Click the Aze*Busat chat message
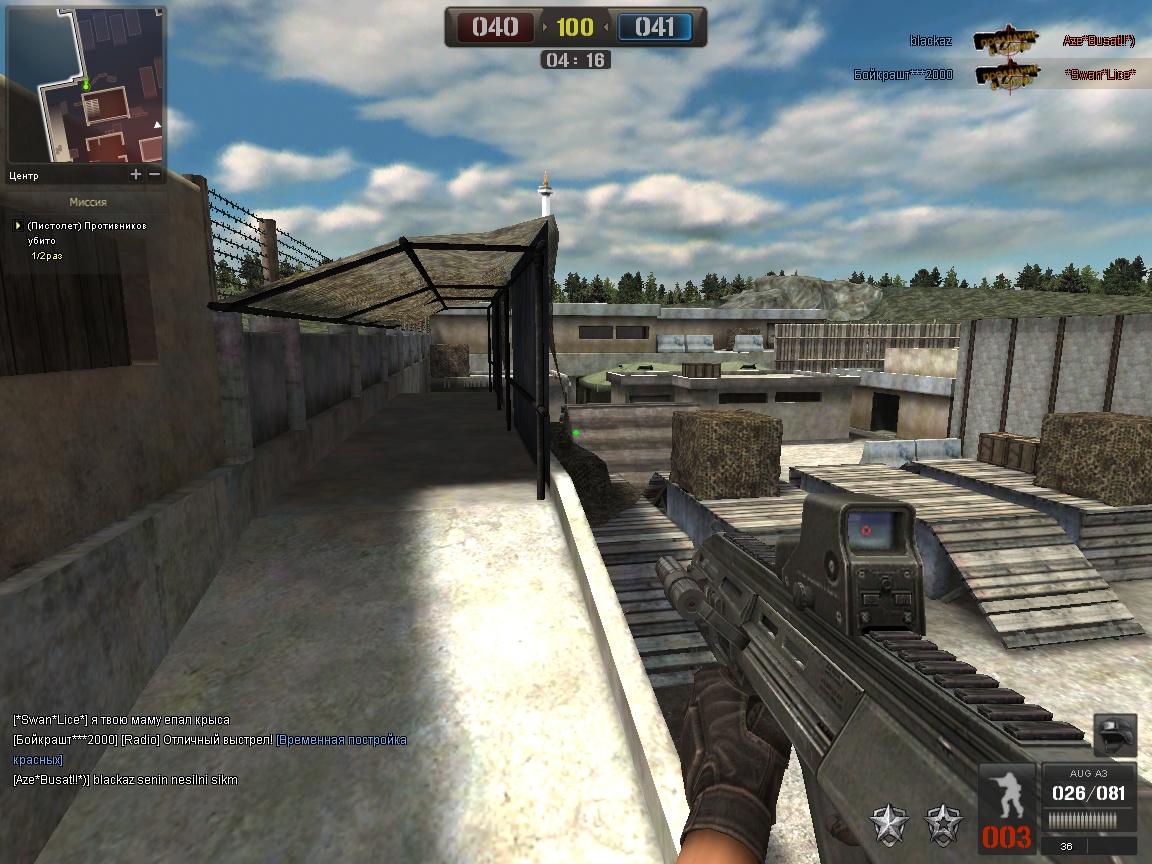This screenshot has width=1152, height=864. [126, 780]
